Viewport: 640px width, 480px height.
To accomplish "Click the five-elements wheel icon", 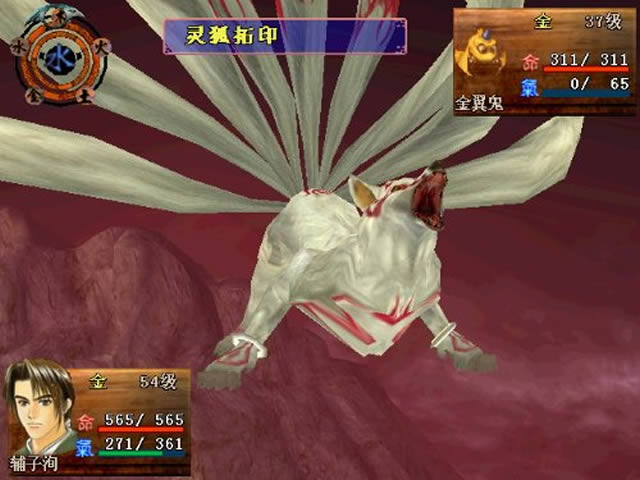I will click(x=56, y=55).
